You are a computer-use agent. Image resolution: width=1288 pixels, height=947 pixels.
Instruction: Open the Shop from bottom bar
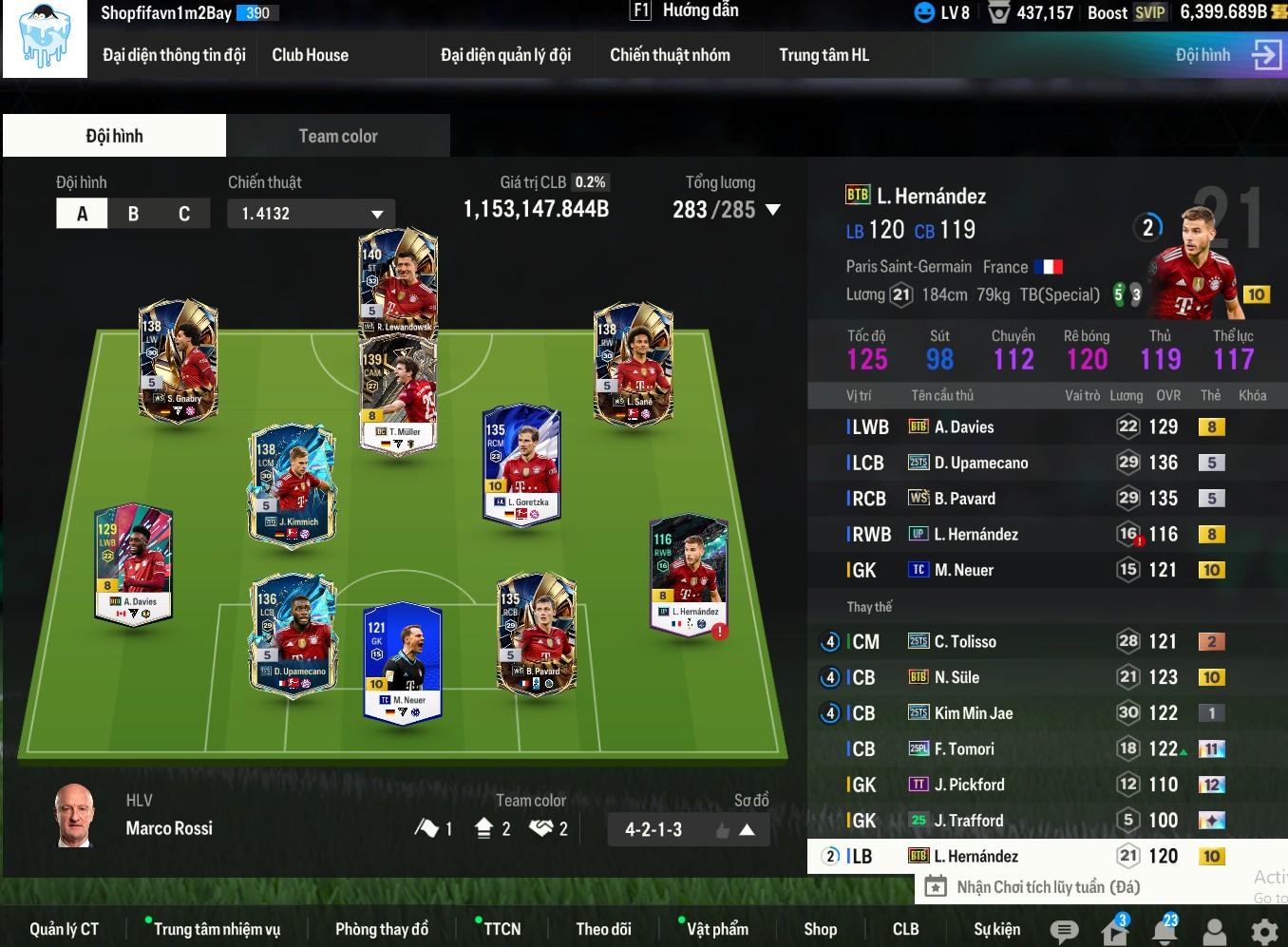point(820,929)
